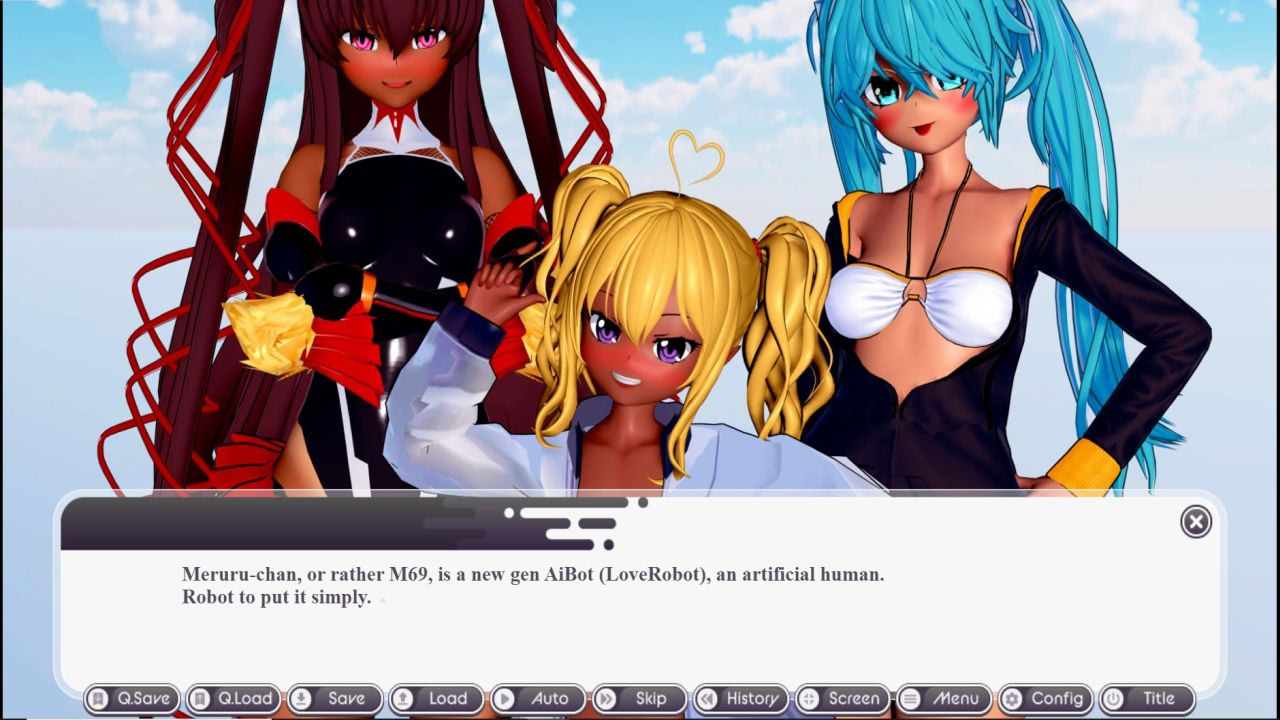The image size is (1280, 720).
Task: Hide the dialogue box with the X button
Action: (1196, 522)
